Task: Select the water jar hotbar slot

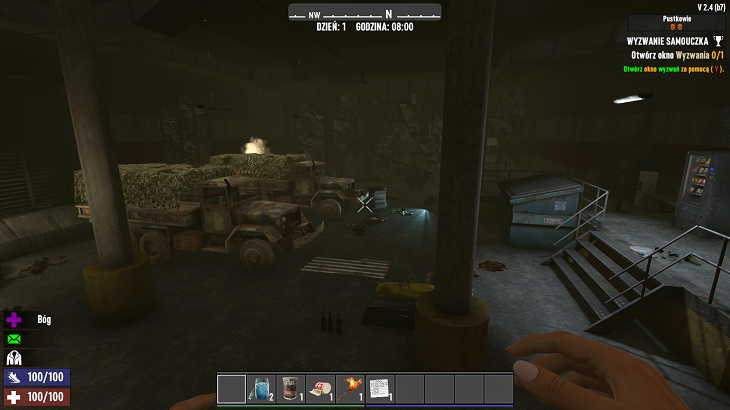Action: click(262, 388)
